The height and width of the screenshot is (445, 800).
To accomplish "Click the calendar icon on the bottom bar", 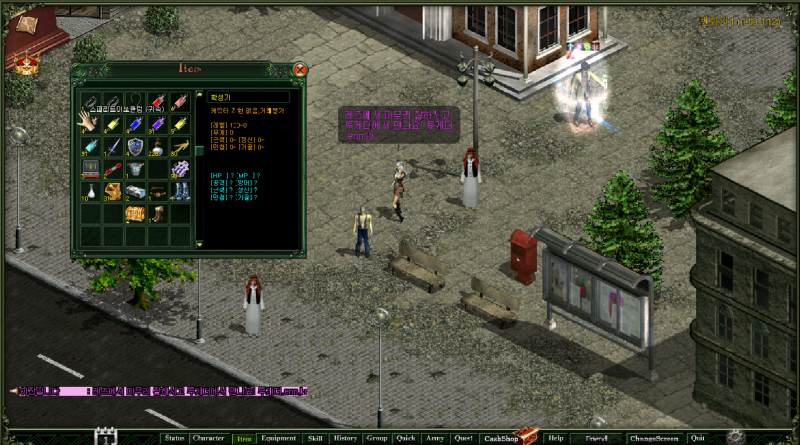I will click(106, 437).
